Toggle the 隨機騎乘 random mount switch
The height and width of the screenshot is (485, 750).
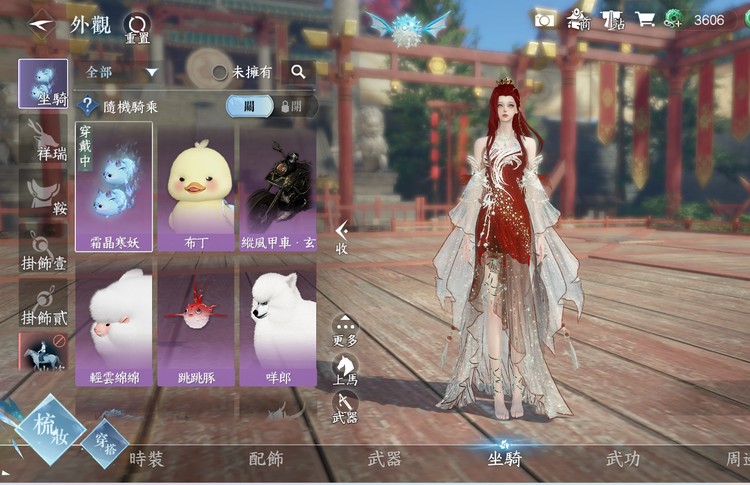tap(271, 106)
